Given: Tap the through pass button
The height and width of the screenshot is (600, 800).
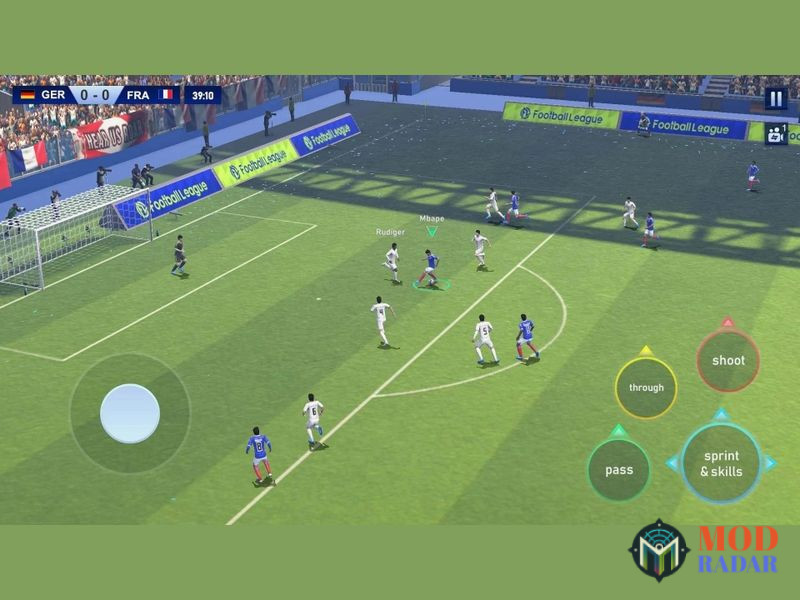Looking at the screenshot, I should (x=646, y=388).
